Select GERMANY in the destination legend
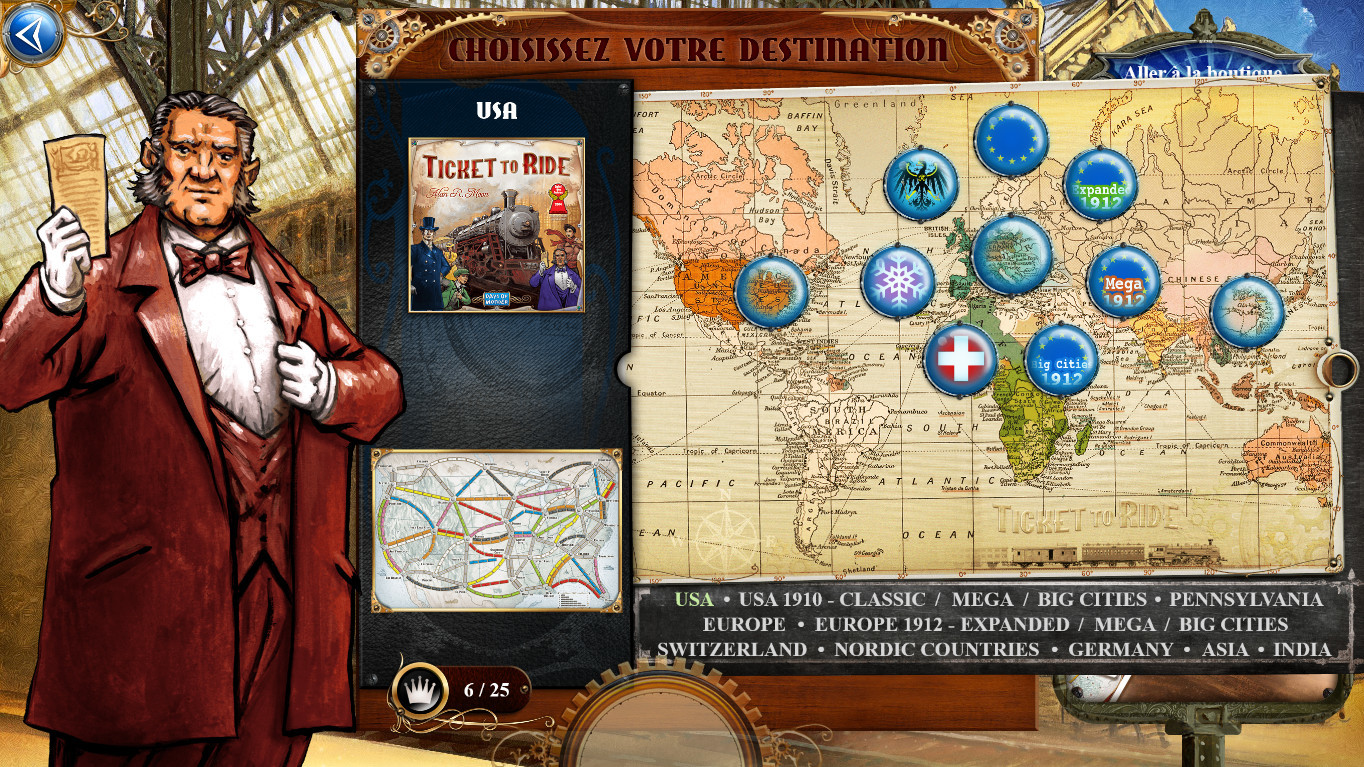 tap(1120, 649)
